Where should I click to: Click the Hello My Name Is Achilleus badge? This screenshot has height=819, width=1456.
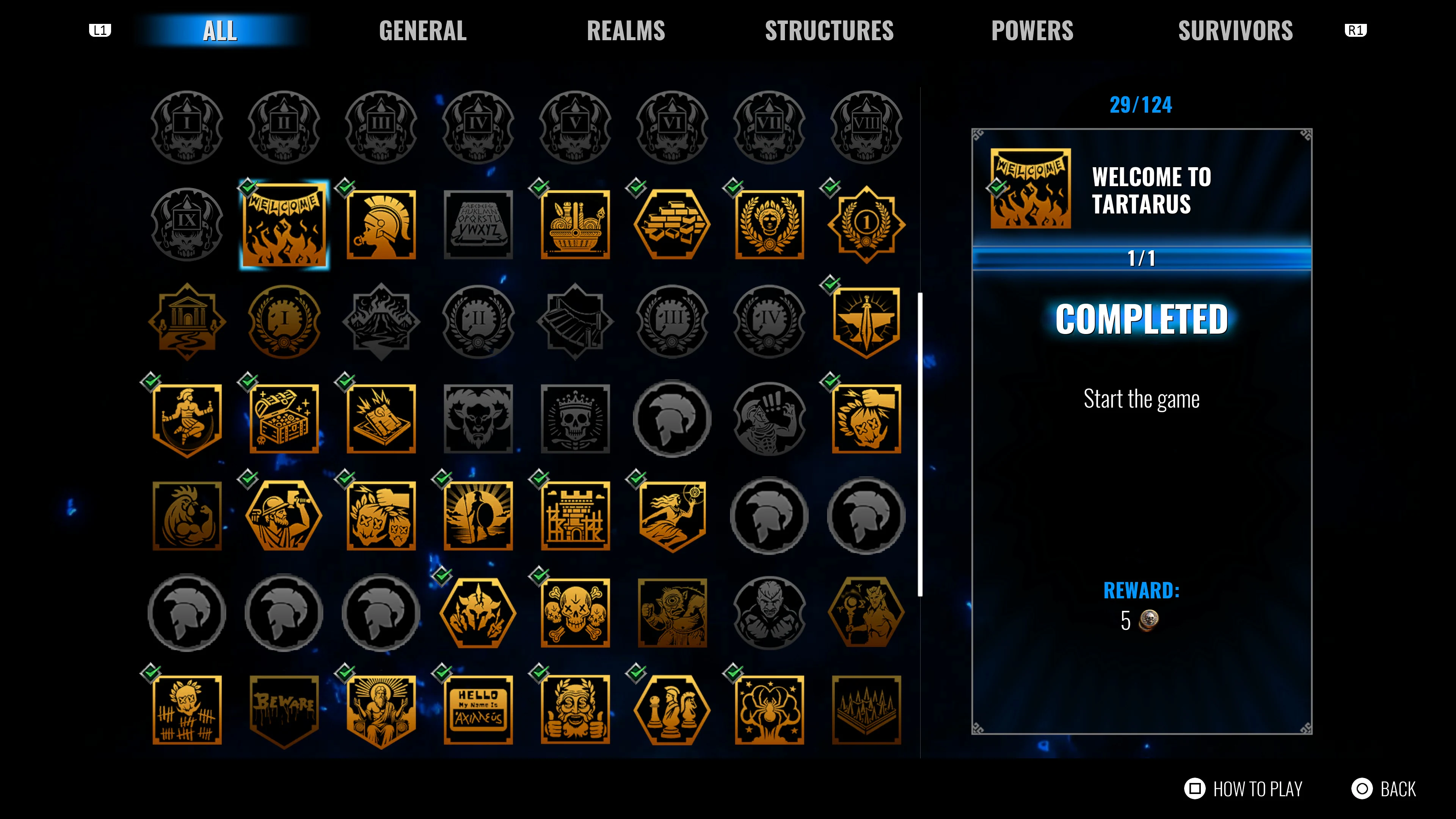coord(478,709)
